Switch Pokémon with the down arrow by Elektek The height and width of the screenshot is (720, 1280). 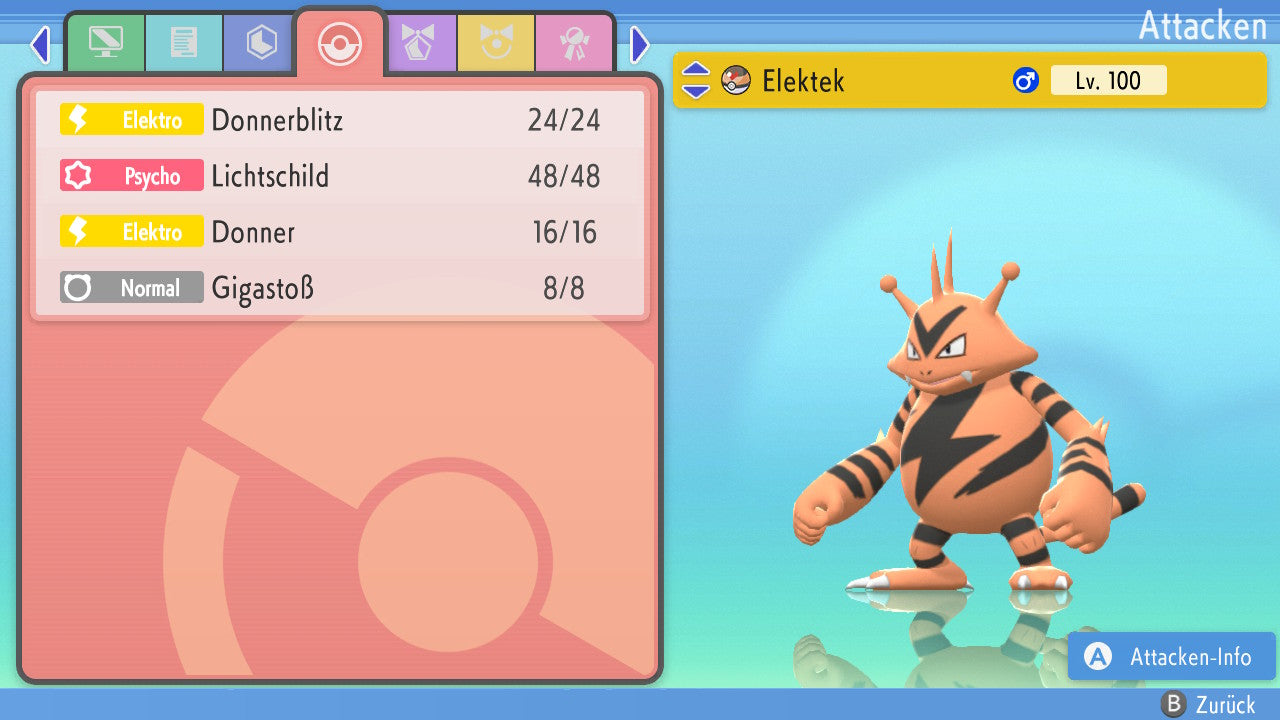[695, 90]
